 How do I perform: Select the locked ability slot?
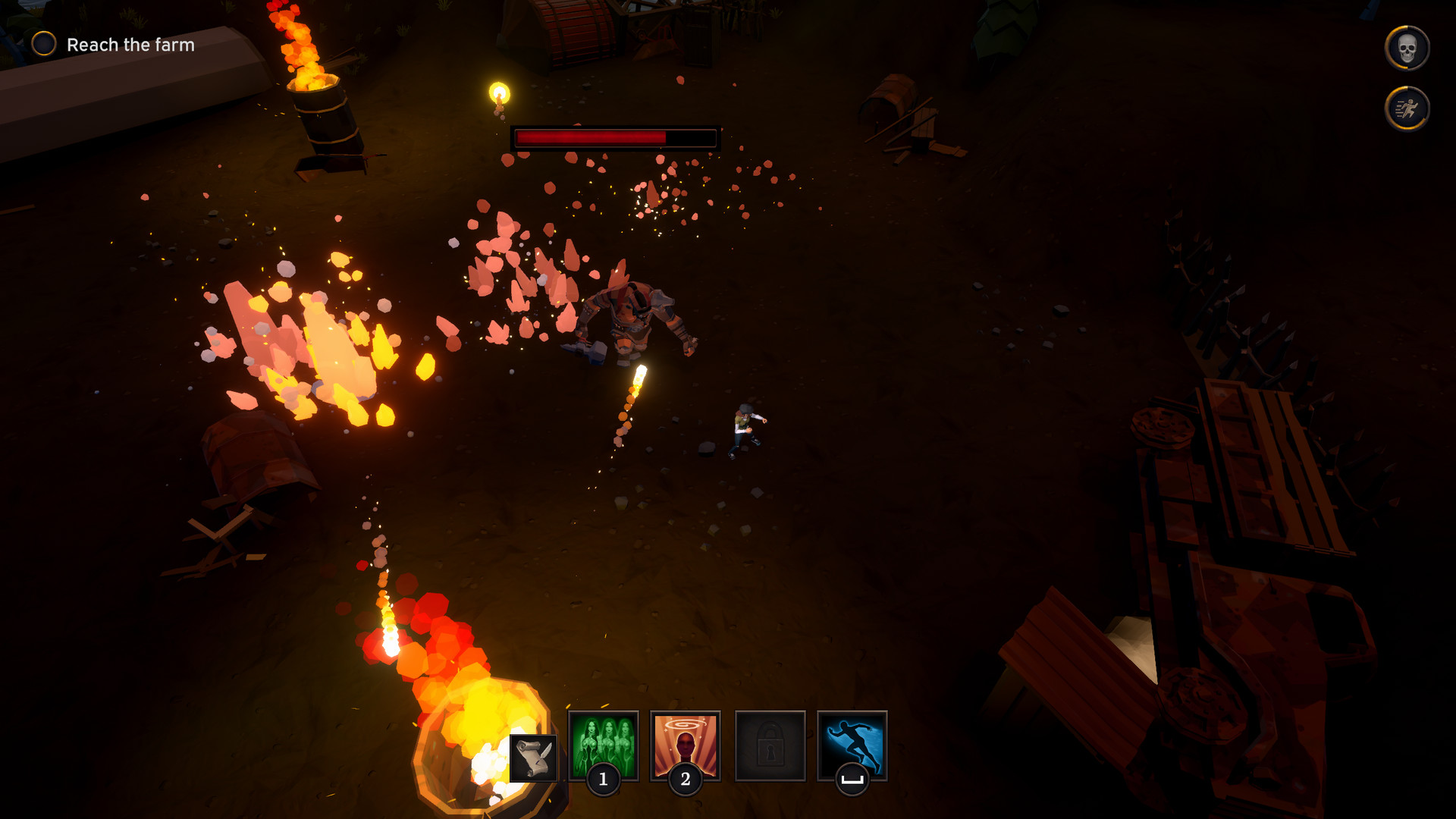(x=770, y=746)
